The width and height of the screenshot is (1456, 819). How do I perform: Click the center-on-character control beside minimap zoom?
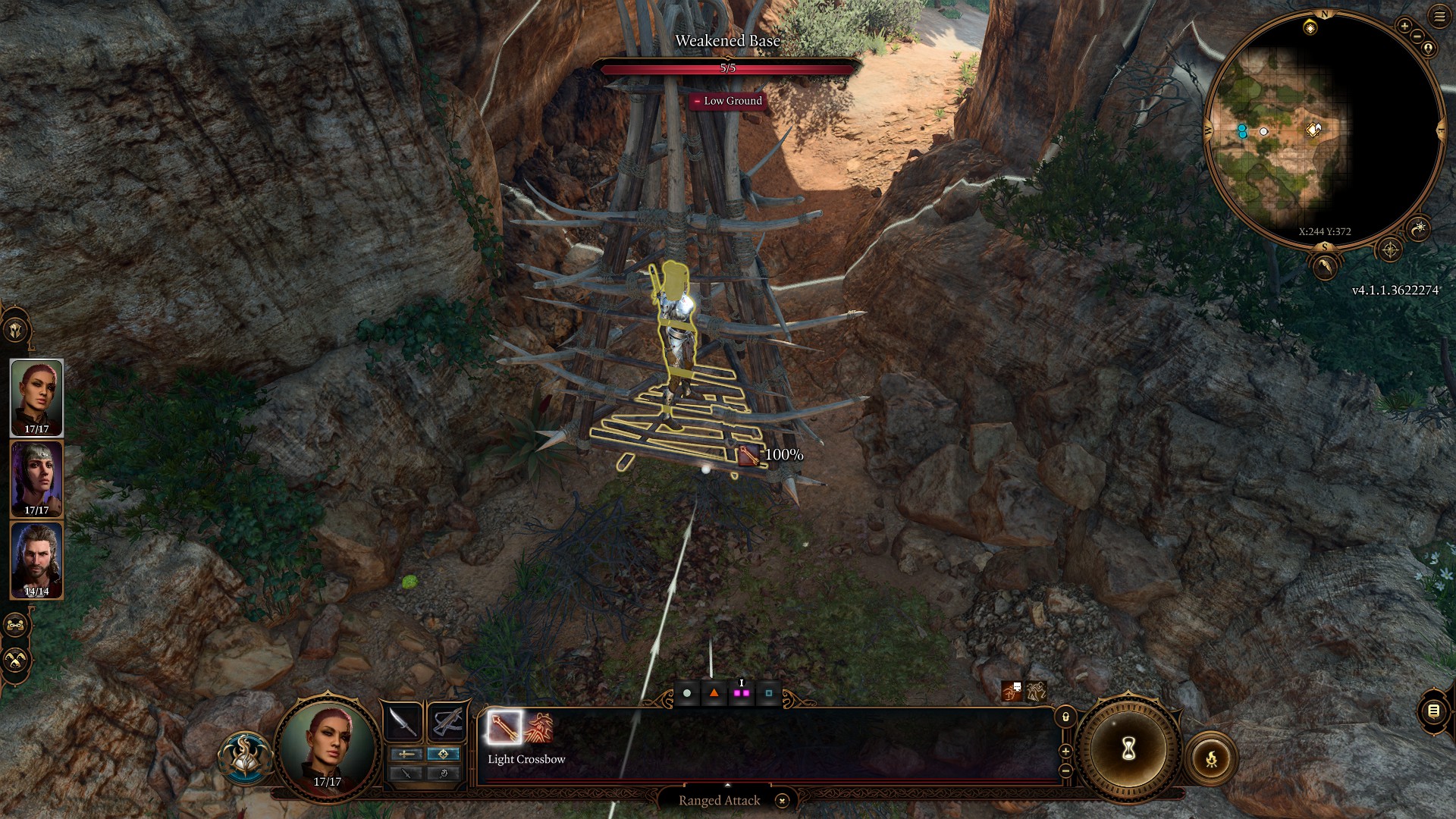pos(1429,49)
